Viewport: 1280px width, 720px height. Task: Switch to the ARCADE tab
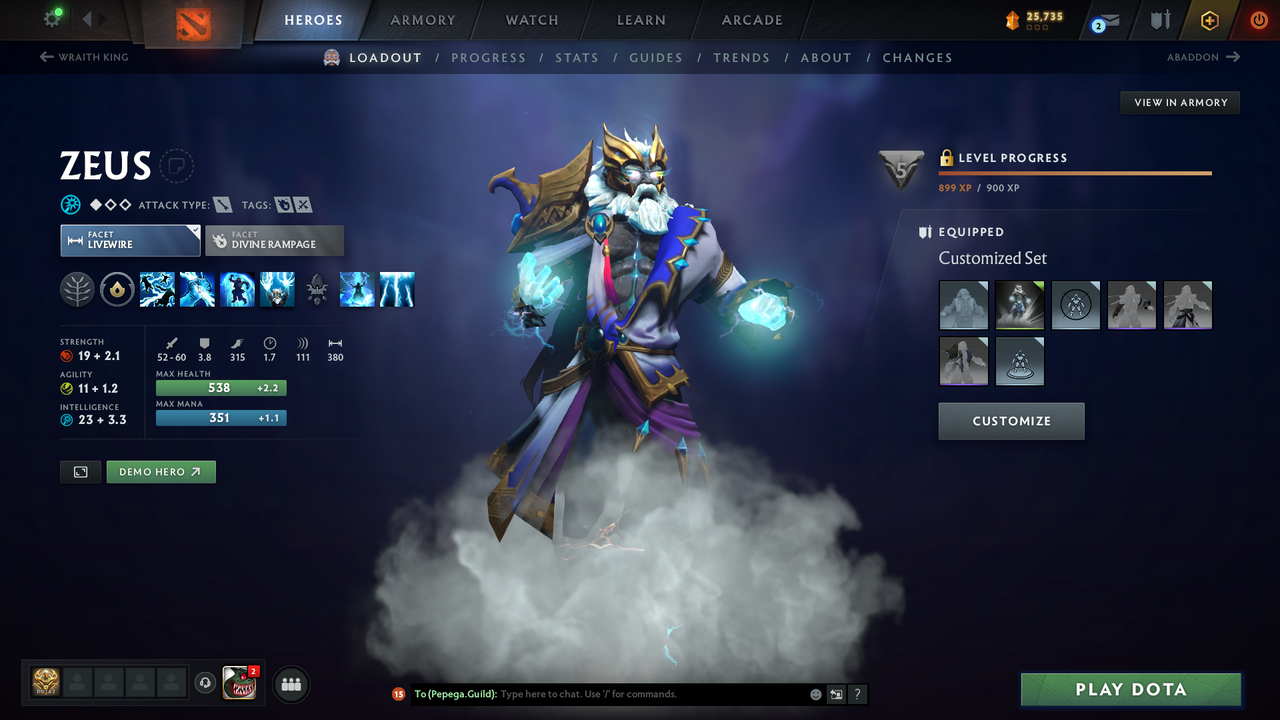(x=751, y=19)
